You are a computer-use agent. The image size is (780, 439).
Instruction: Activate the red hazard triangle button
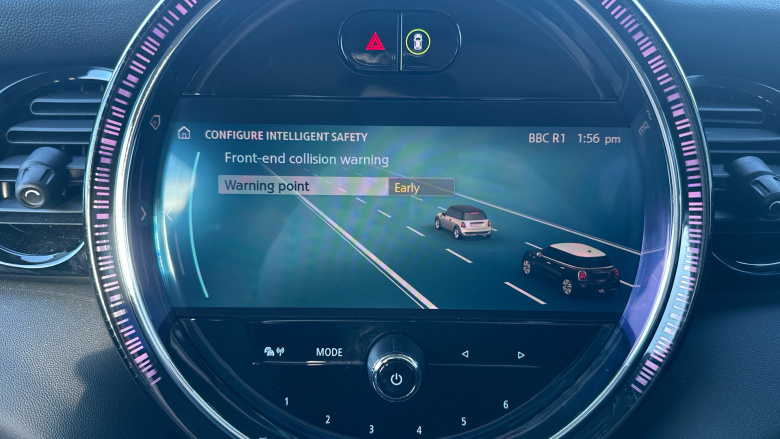click(x=375, y=42)
